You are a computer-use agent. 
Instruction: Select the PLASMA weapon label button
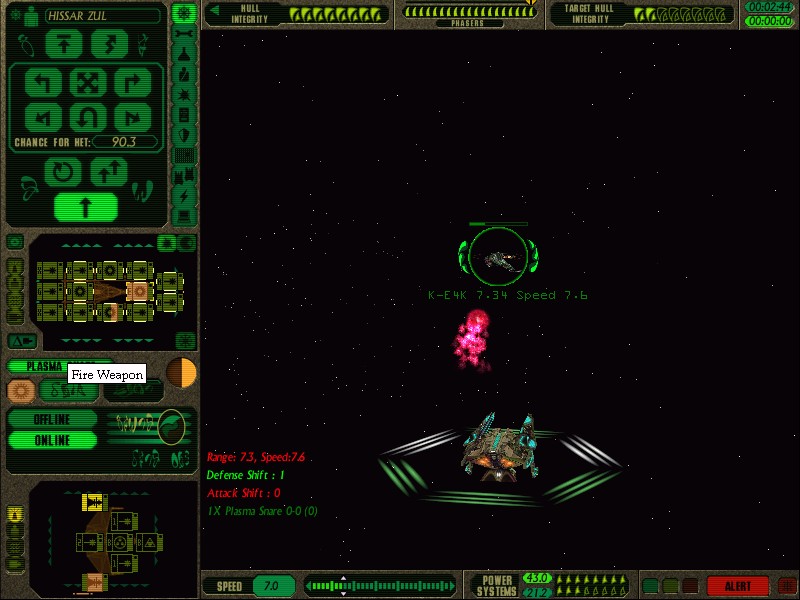click(x=40, y=366)
